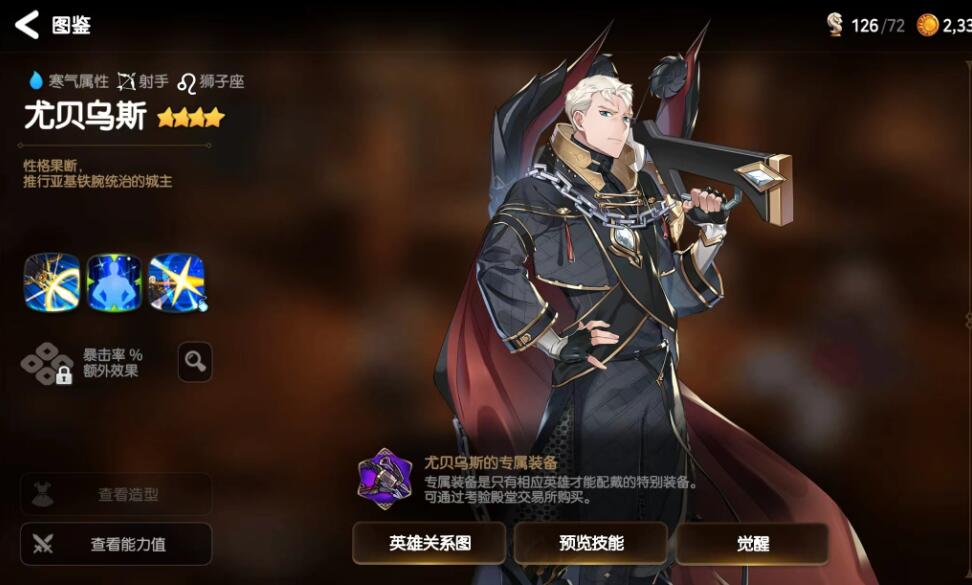Open the 英雄关系图 hero relationship chart
Viewport: 972px width, 585px height.
click(429, 543)
